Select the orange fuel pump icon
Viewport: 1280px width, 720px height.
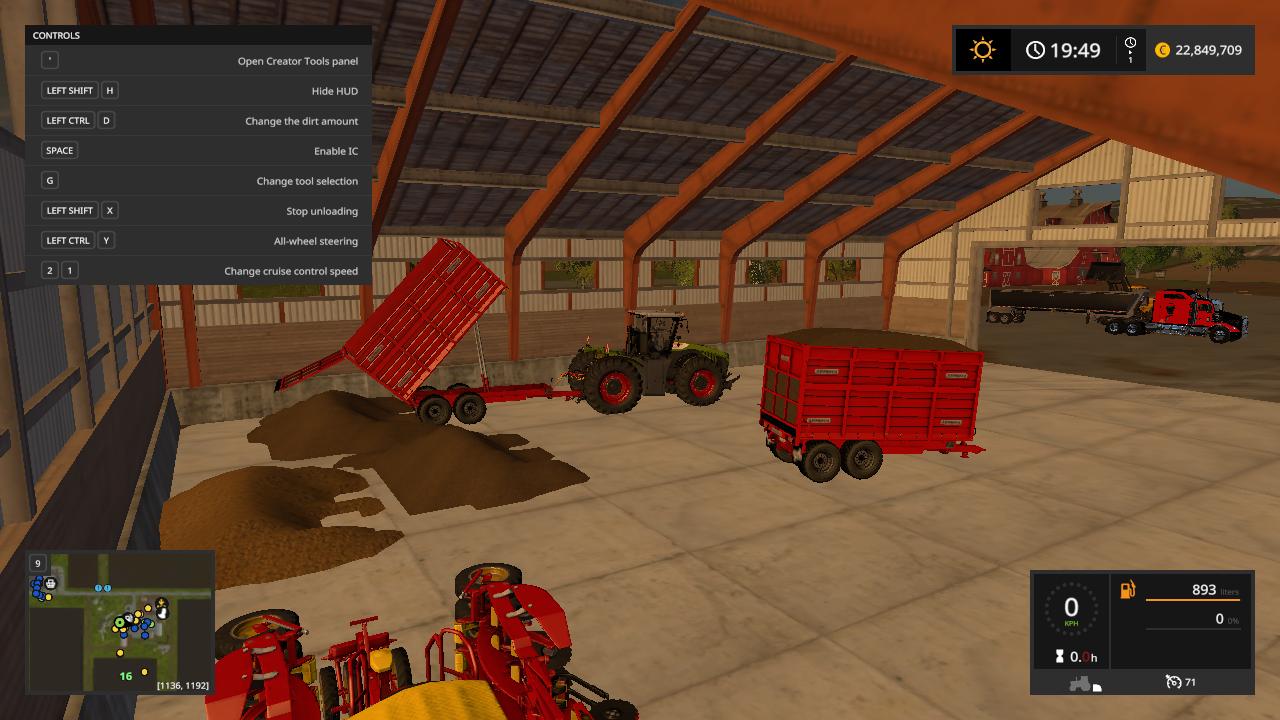[1126, 589]
